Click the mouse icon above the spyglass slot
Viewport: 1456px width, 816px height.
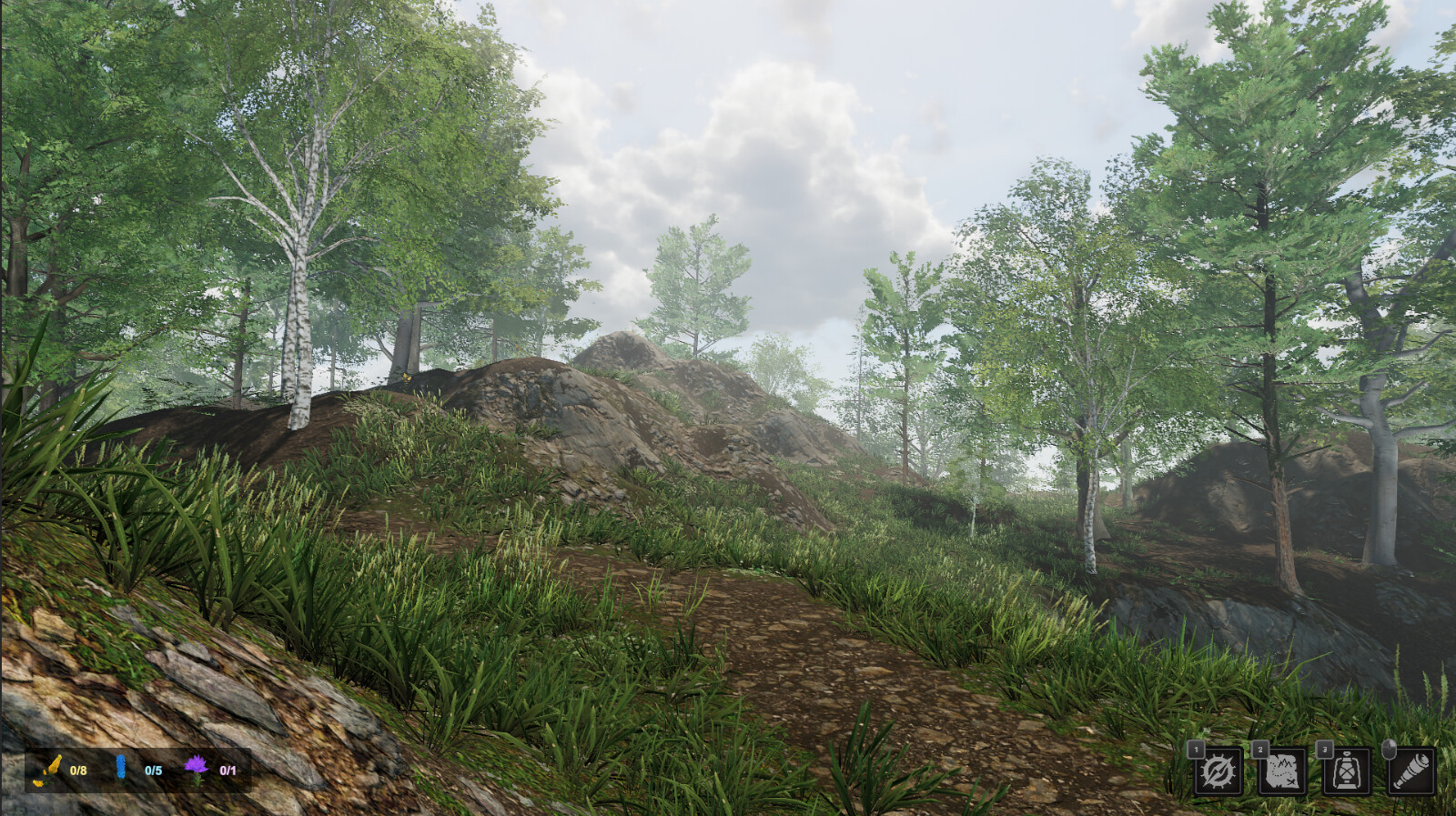click(1390, 748)
